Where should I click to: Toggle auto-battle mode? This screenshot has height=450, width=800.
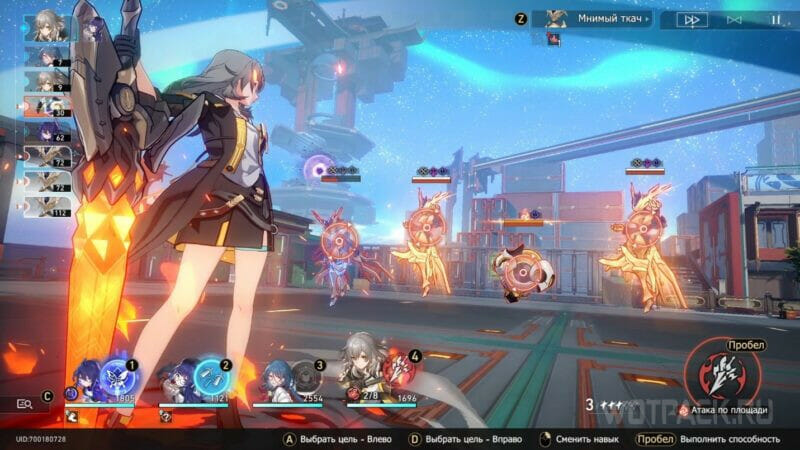[734, 19]
